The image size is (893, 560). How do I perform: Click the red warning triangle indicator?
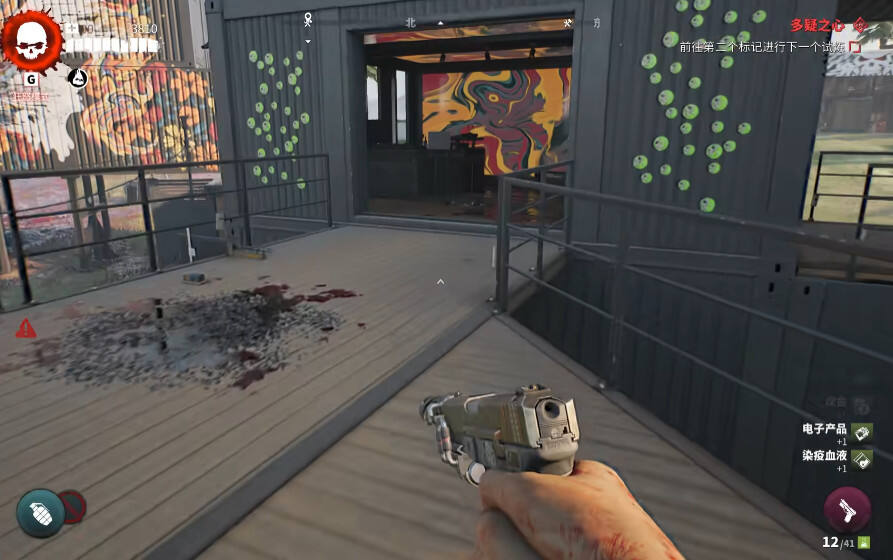[x=26, y=328]
